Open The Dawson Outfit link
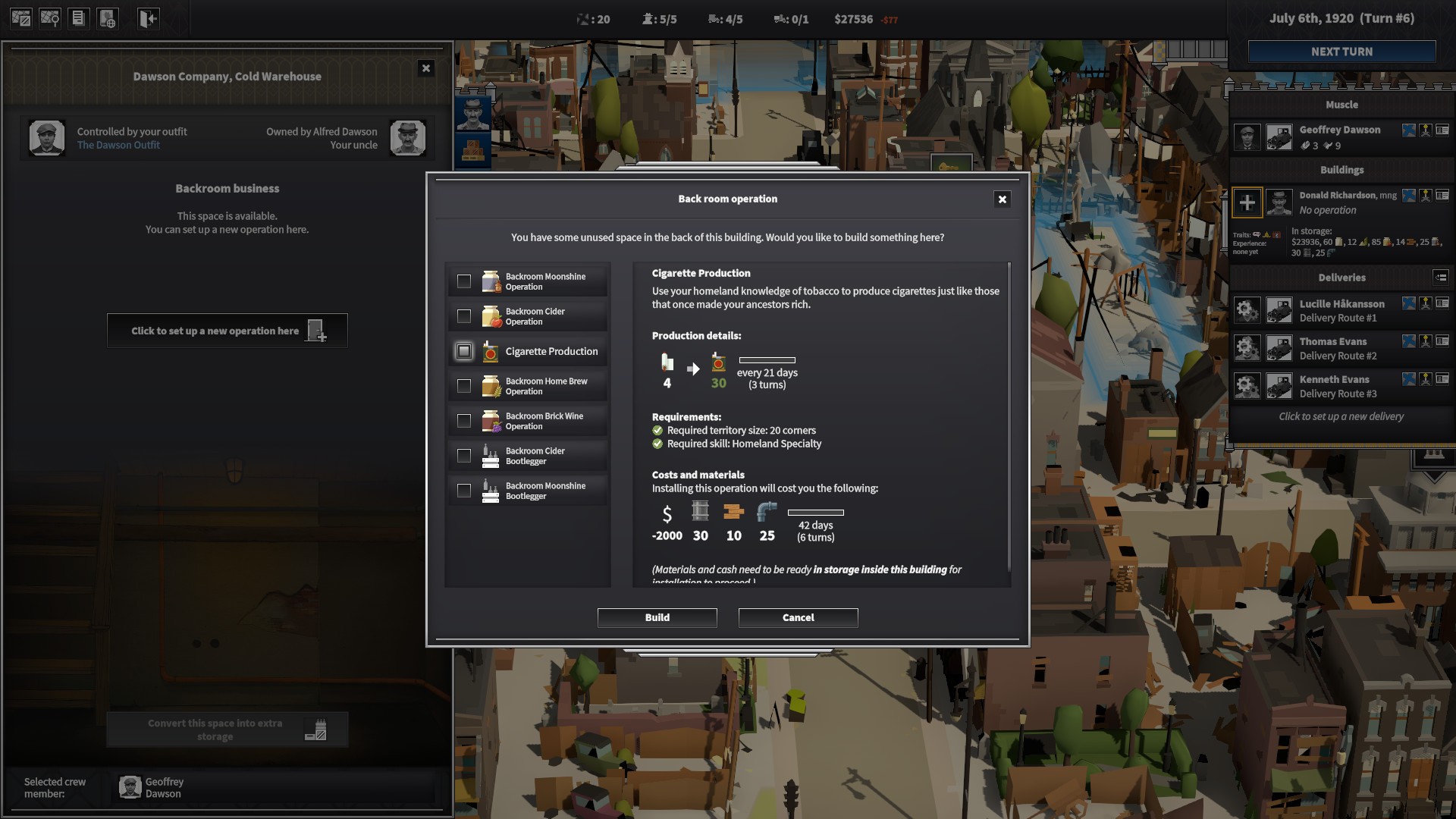This screenshot has height=819, width=1456. click(x=118, y=146)
